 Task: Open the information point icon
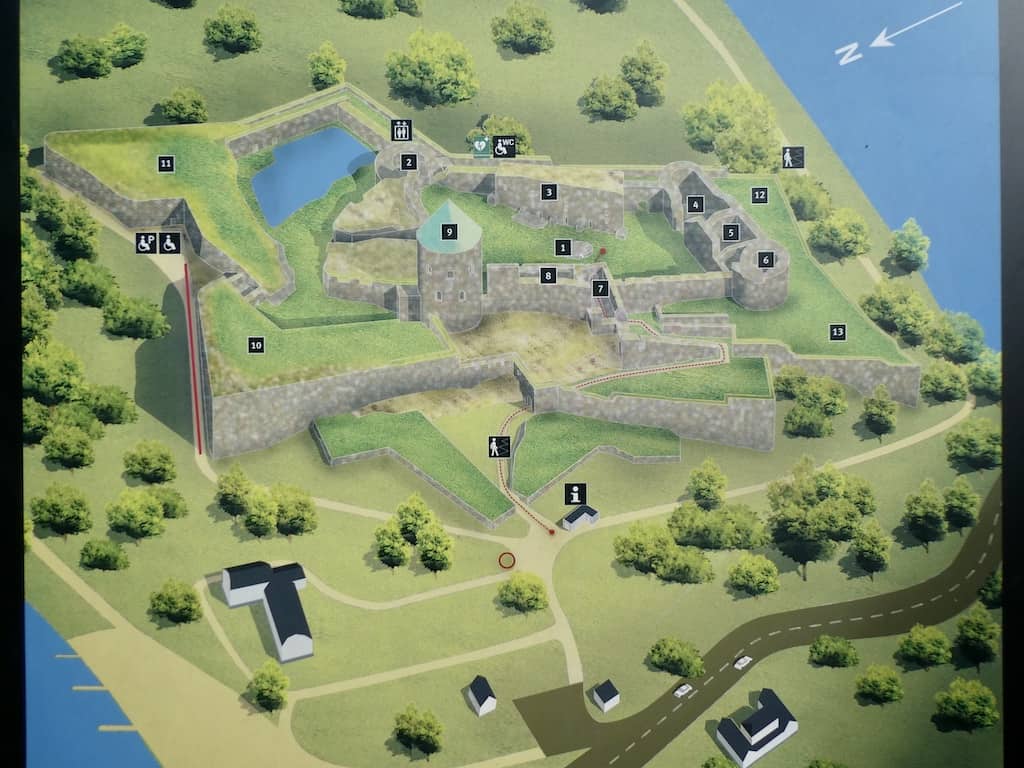575,493
